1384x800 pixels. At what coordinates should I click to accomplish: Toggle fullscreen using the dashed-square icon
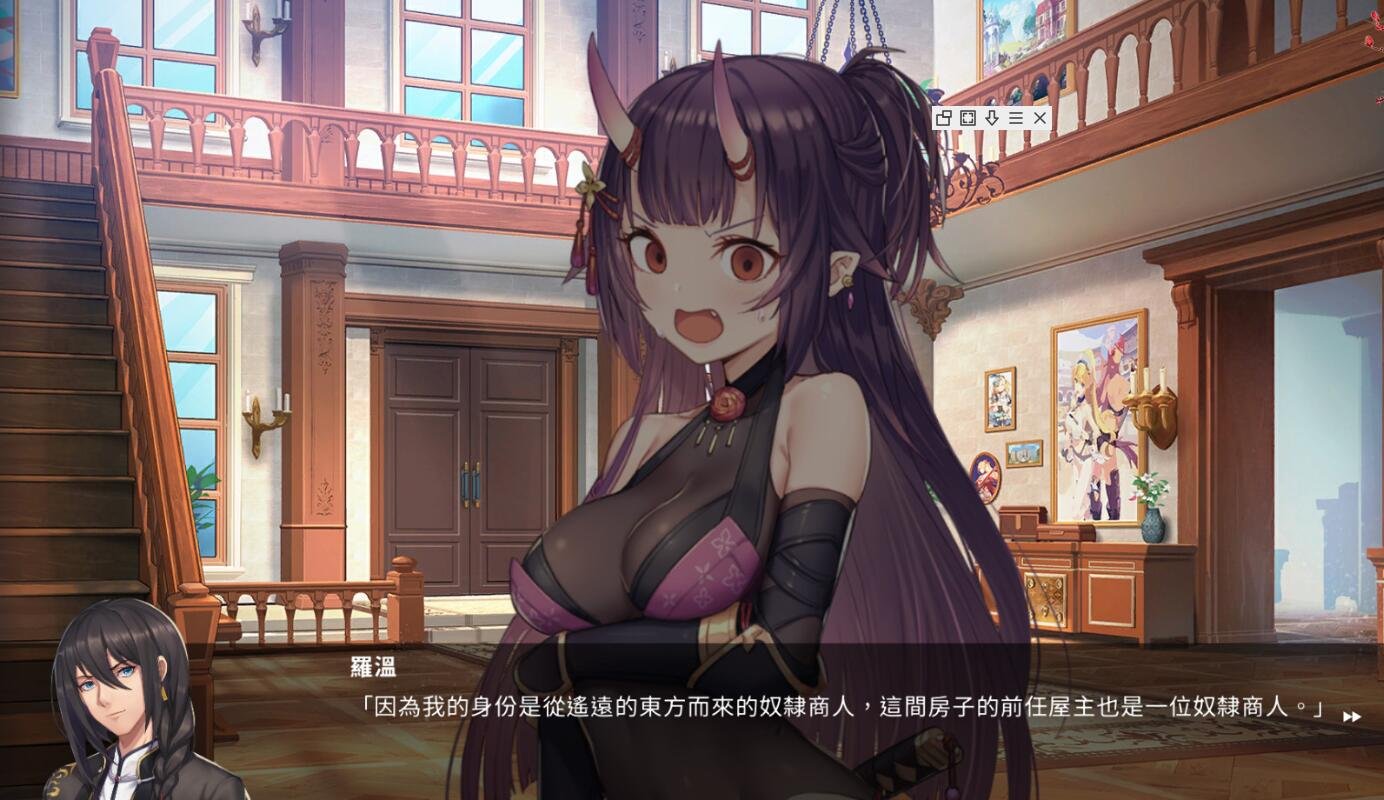967,118
